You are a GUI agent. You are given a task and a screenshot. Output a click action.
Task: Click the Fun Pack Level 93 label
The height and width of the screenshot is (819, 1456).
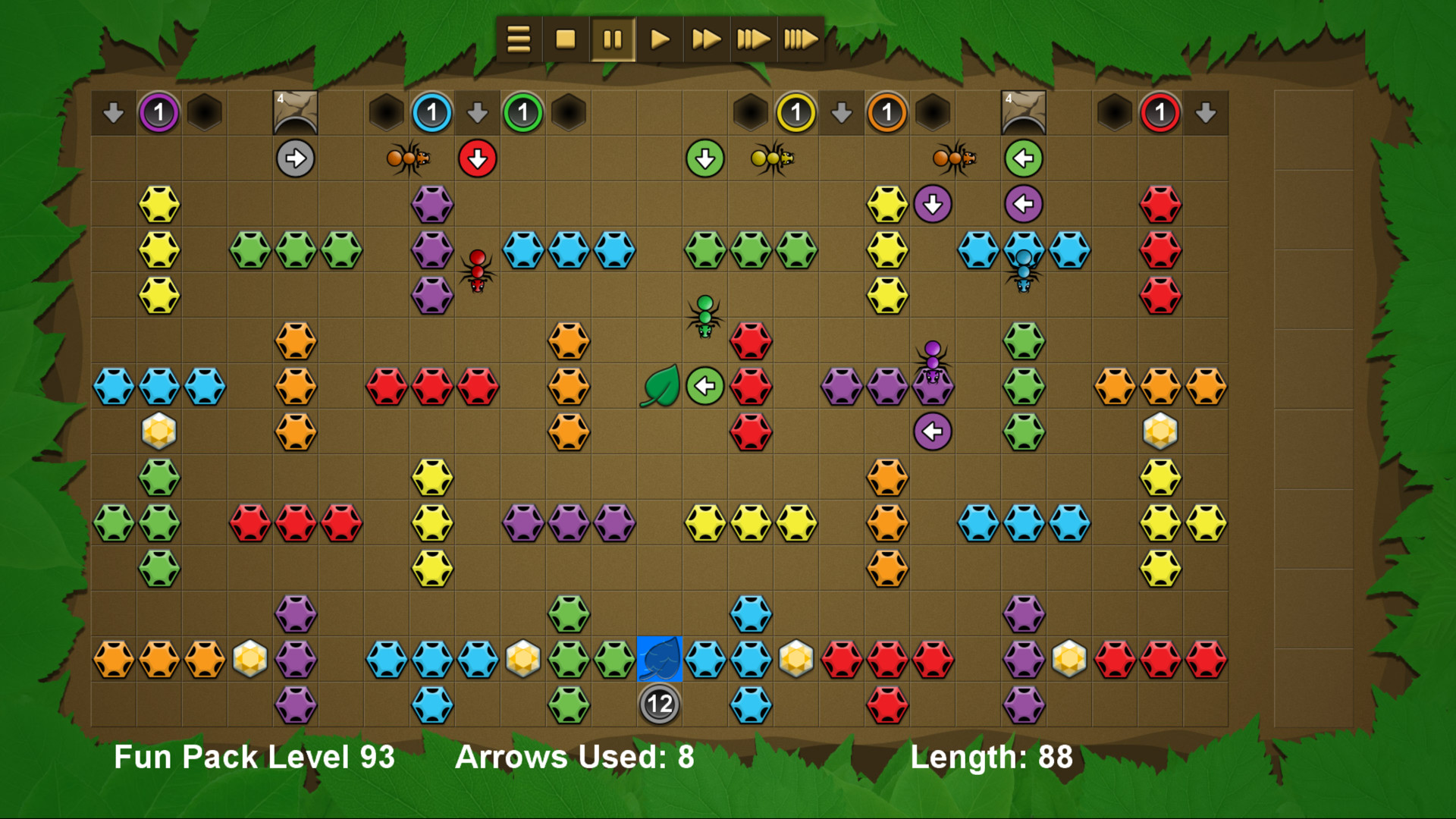(x=253, y=756)
